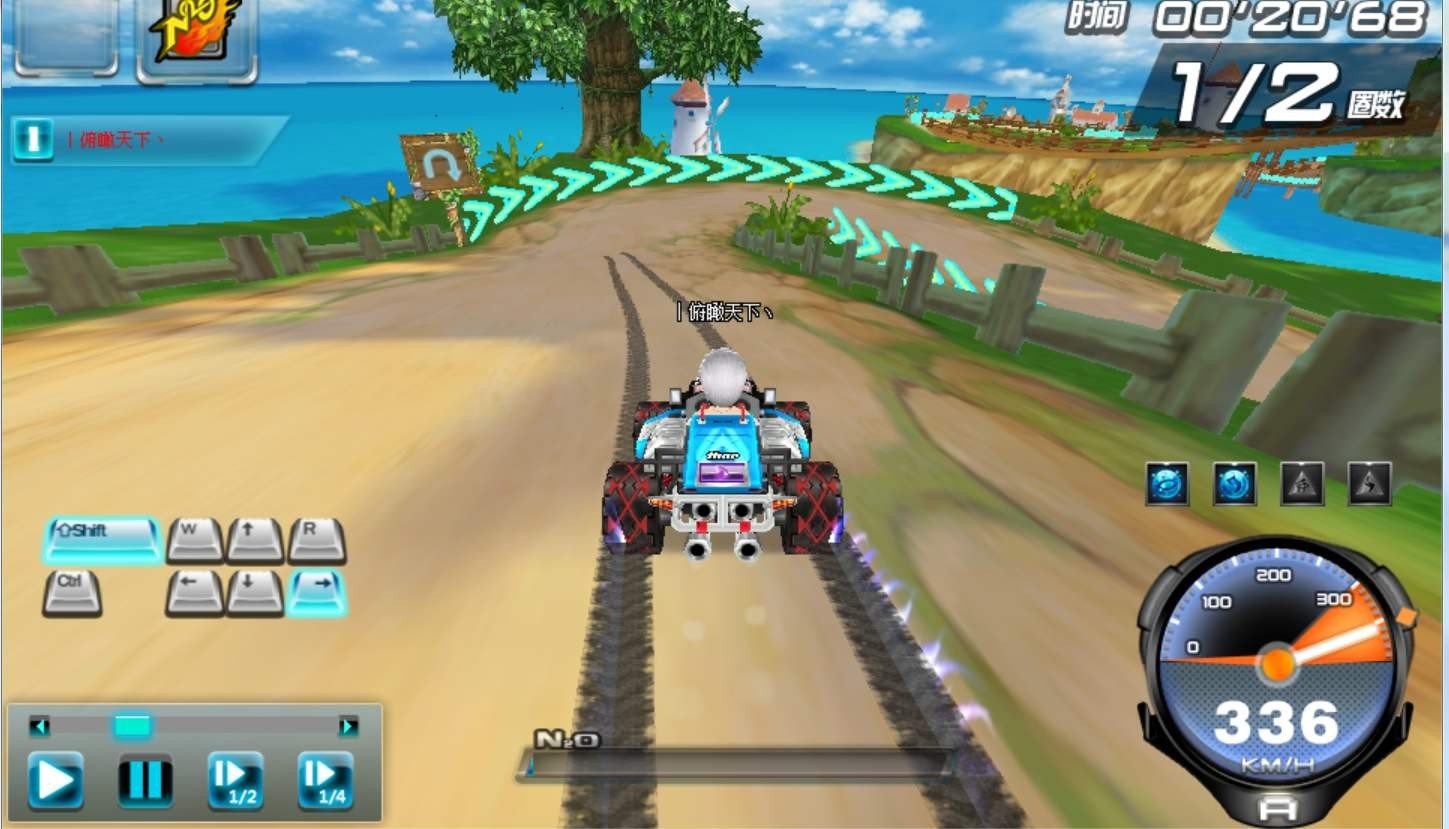The width and height of the screenshot is (1449, 829).
Task: Click the replay progress slider handle
Action: point(132,726)
